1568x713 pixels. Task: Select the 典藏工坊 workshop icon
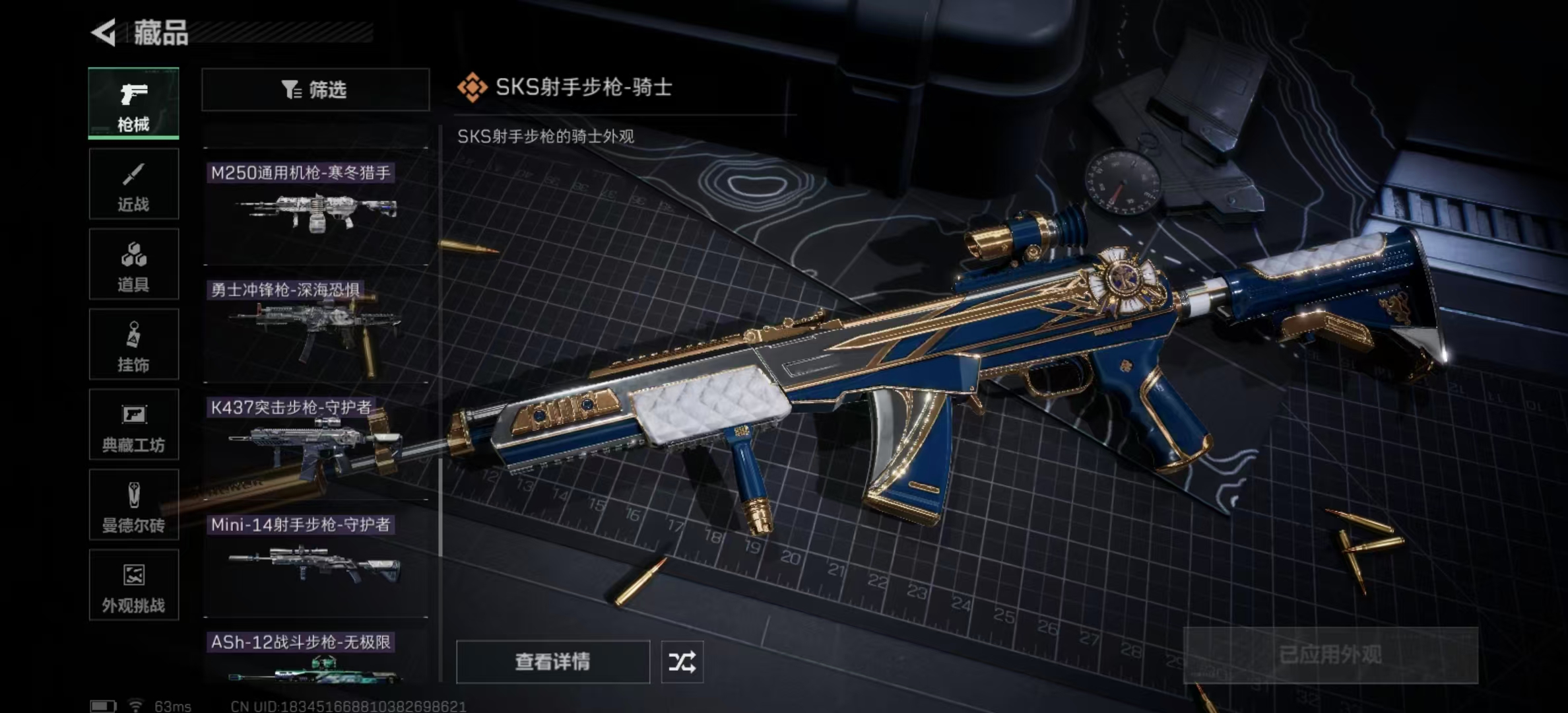tap(133, 425)
